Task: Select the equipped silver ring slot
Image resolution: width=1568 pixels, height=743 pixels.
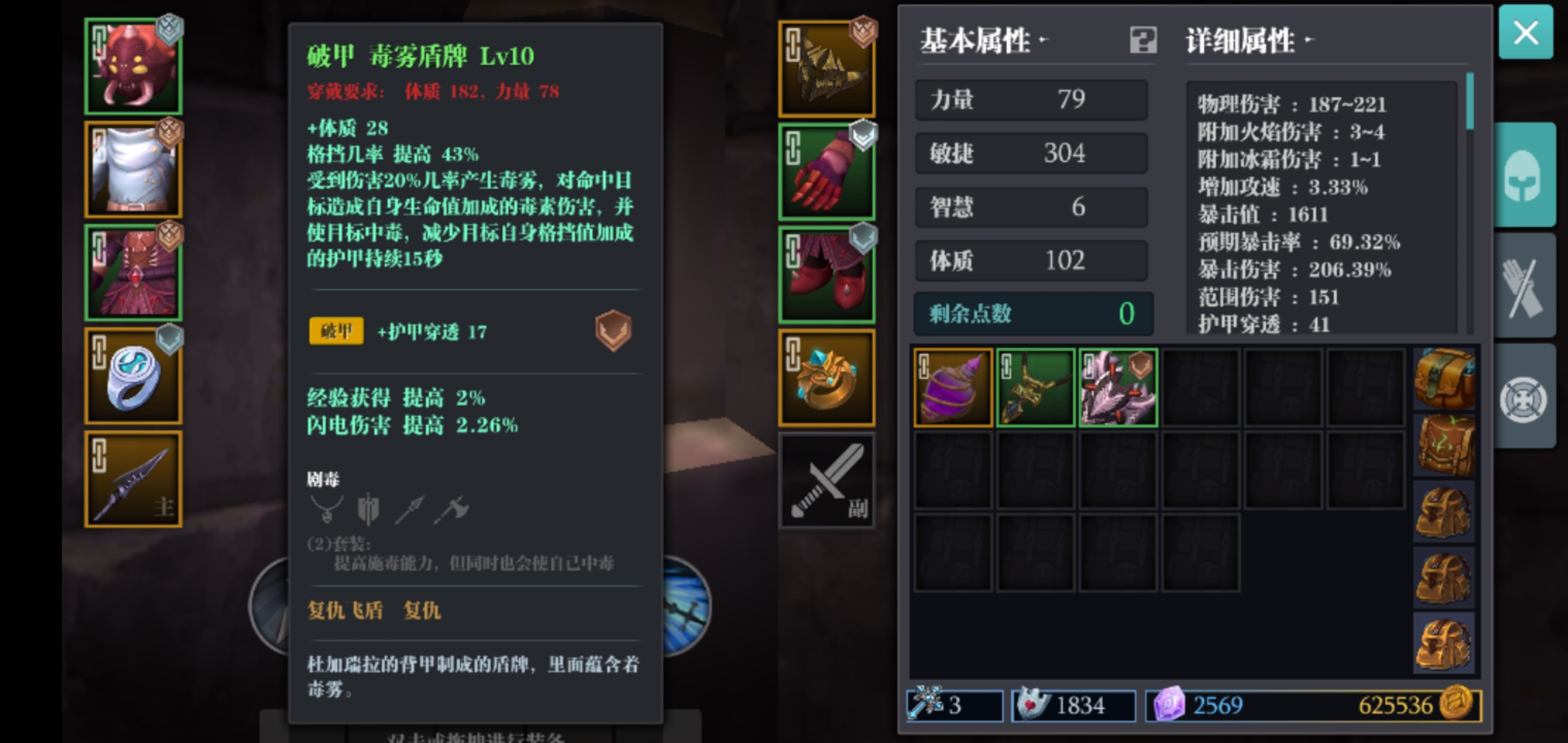Action: pos(133,375)
